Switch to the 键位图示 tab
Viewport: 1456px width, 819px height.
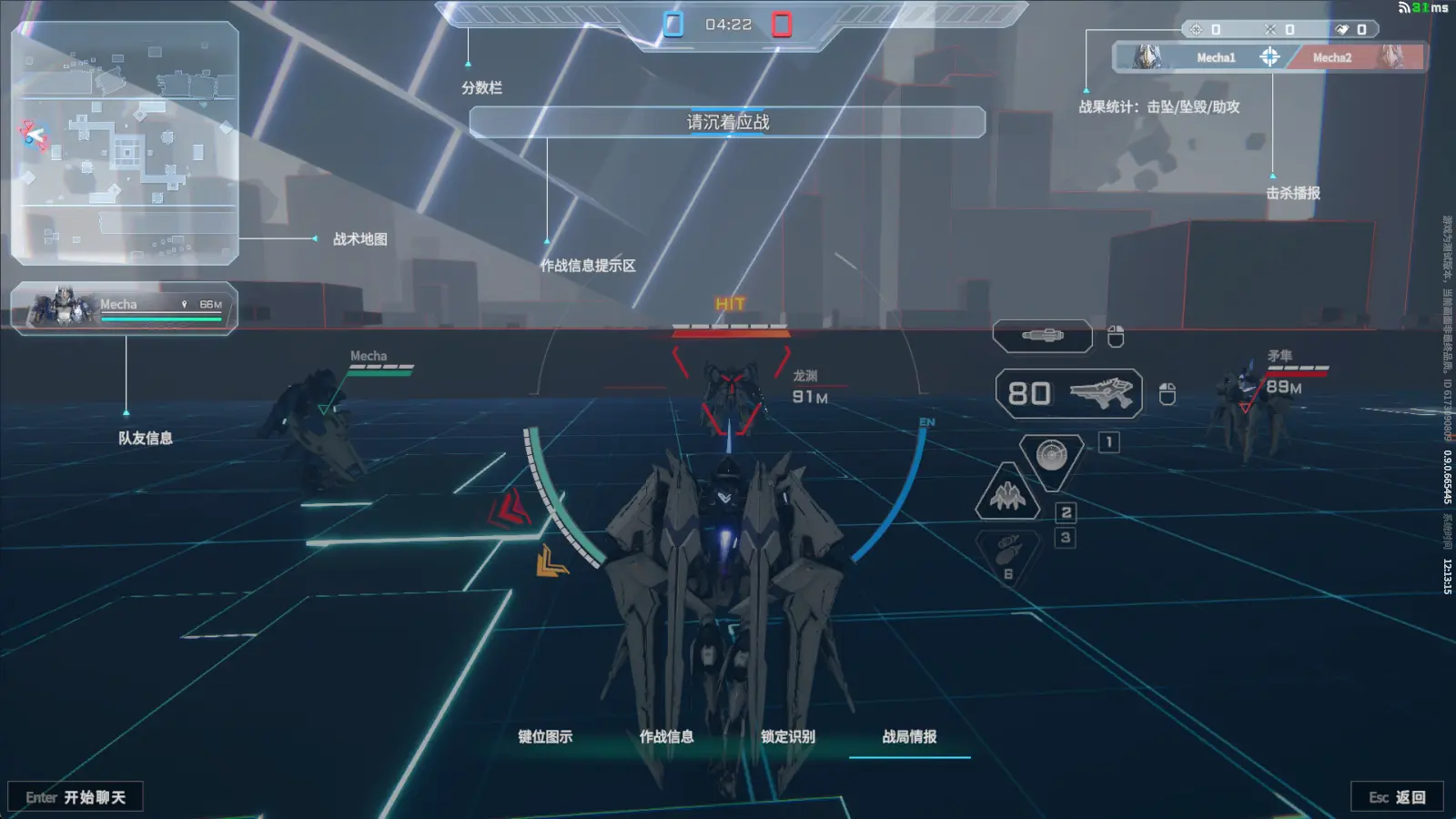545,736
